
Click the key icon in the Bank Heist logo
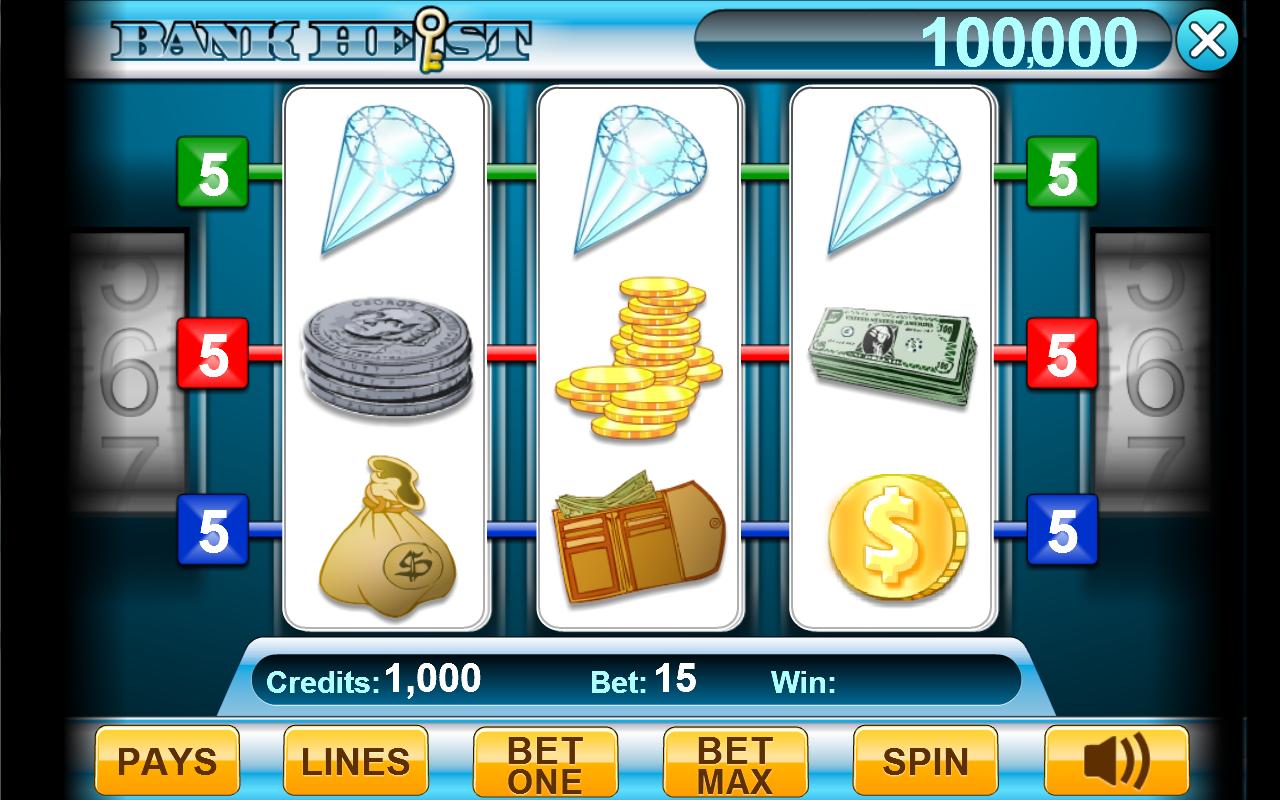point(432,38)
